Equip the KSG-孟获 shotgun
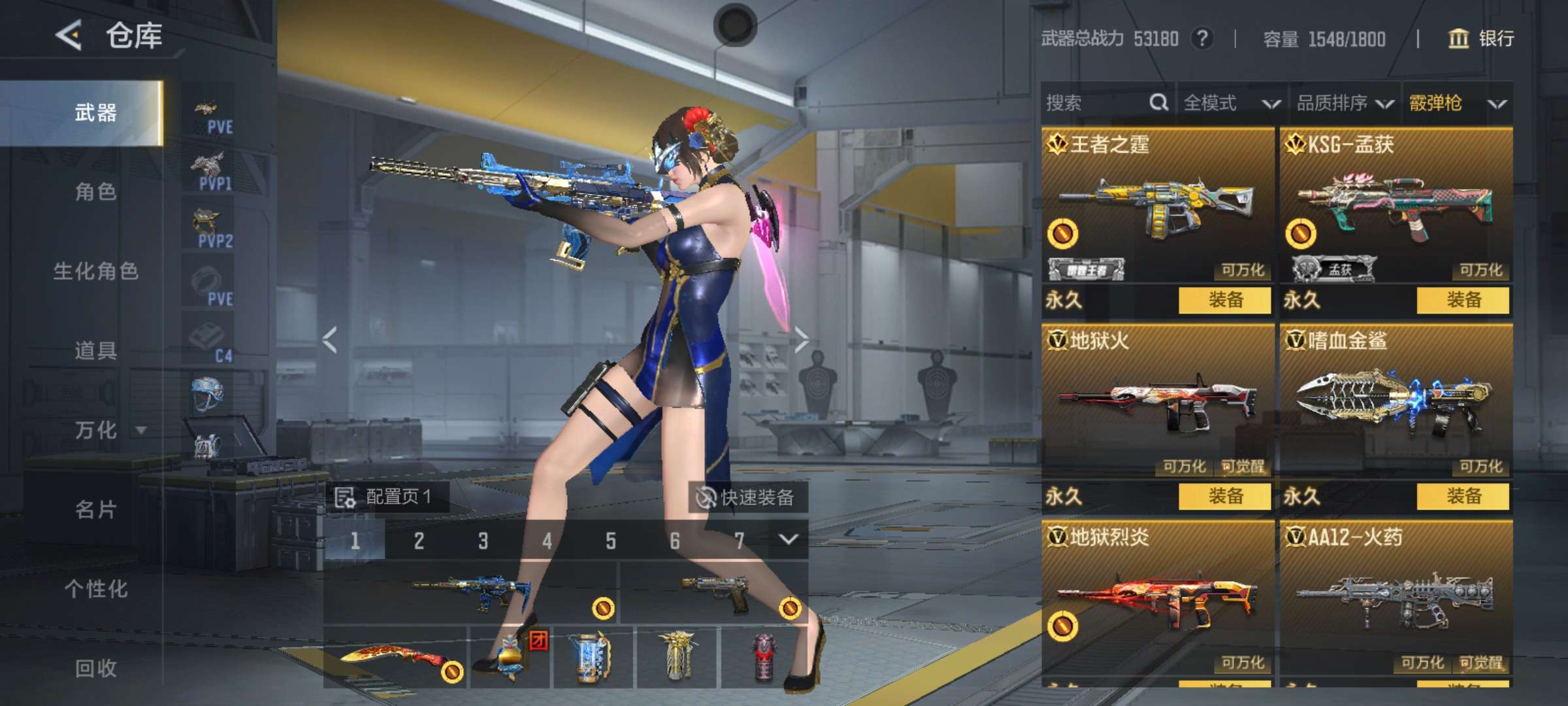This screenshot has height=706, width=1568. point(1463,300)
